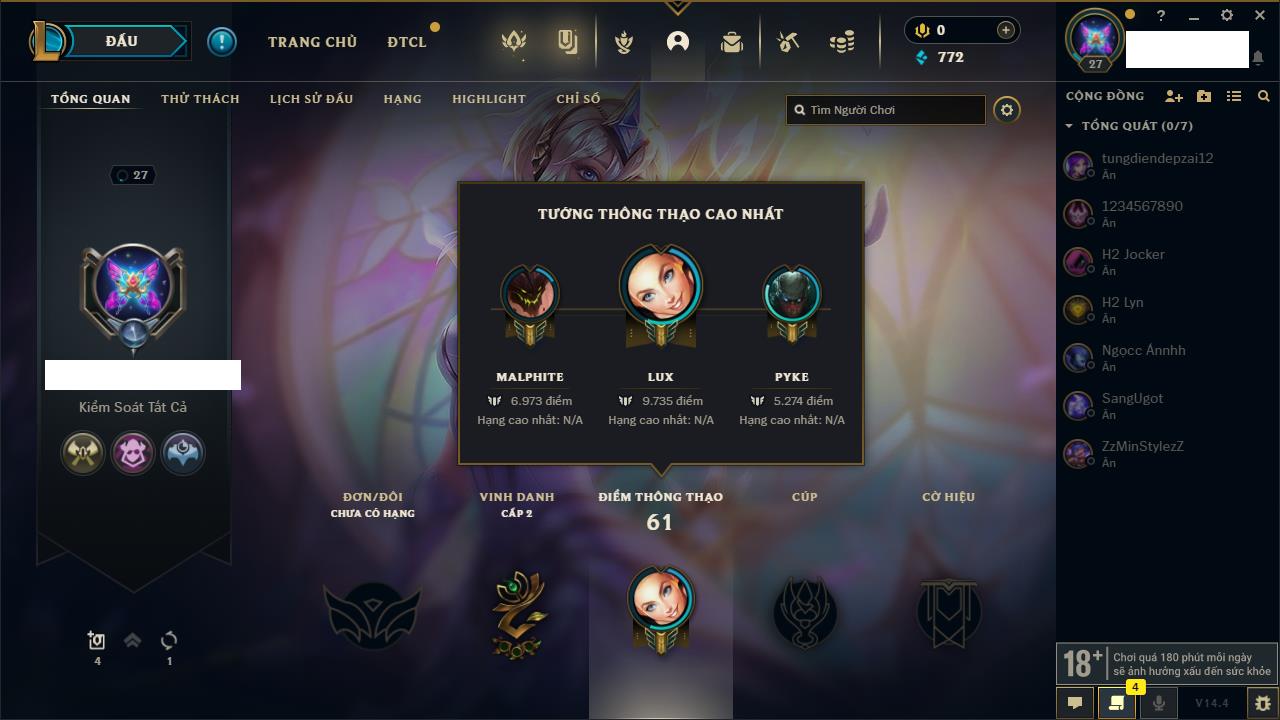Open the profile icon in top navigation
This screenshot has width=1280, height=720.
click(x=678, y=42)
